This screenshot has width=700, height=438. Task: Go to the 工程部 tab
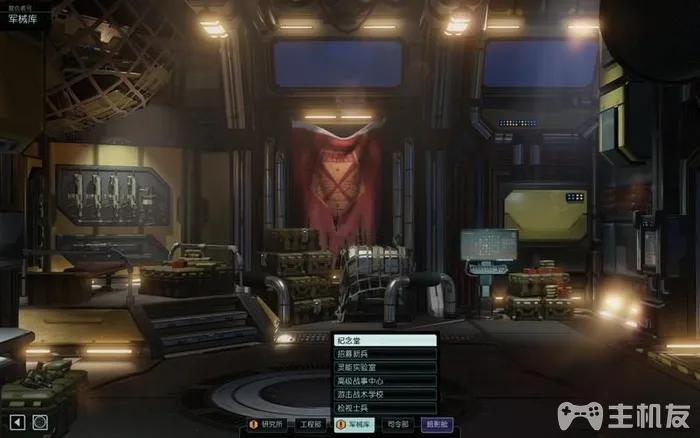point(310,424)
